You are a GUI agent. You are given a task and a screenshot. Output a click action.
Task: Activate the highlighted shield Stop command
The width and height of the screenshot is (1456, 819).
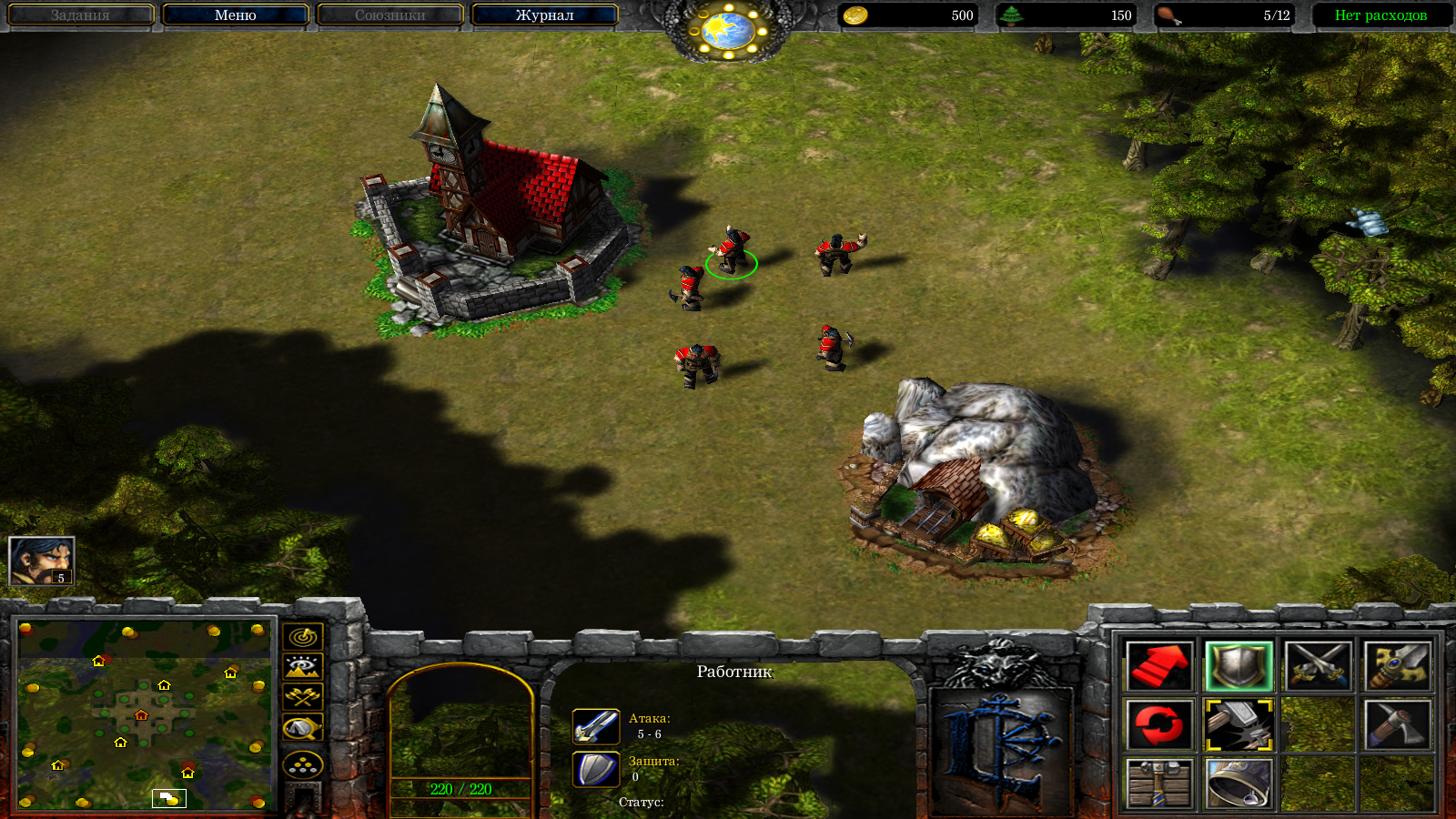tap(1239, 666)
